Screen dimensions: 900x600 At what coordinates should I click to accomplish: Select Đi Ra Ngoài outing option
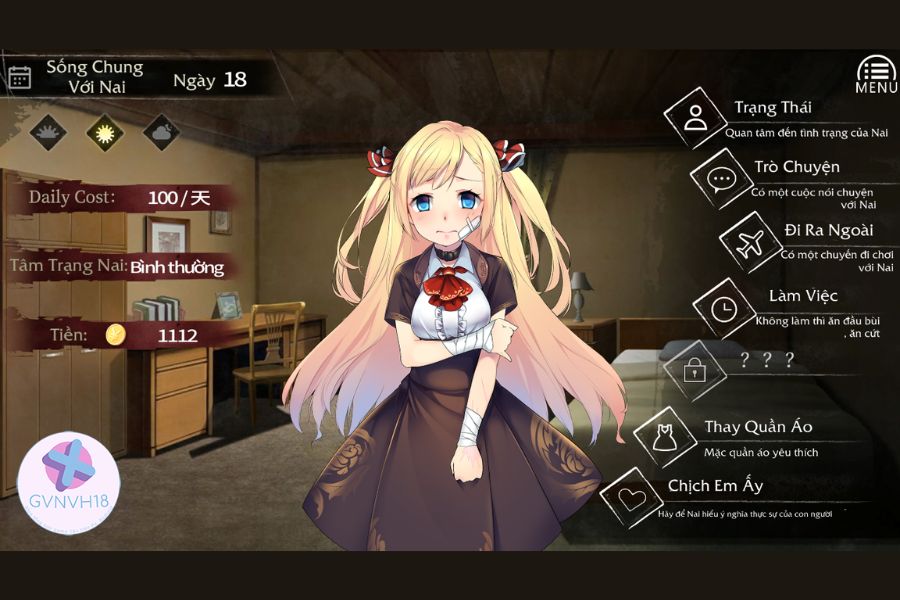tap(750, 242)
